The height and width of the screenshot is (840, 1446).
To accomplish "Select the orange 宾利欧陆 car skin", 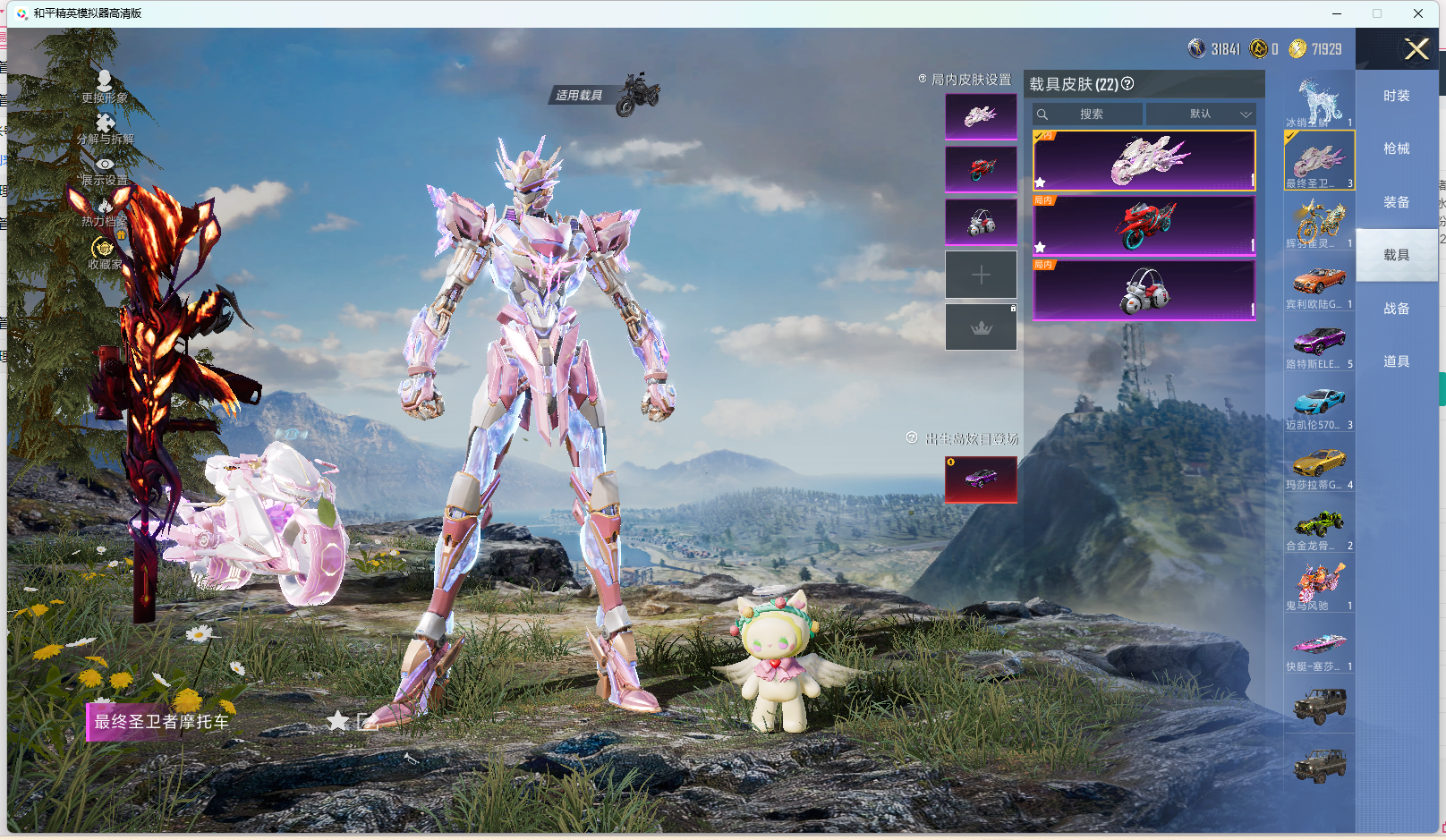I will (x=1319, y=284).
